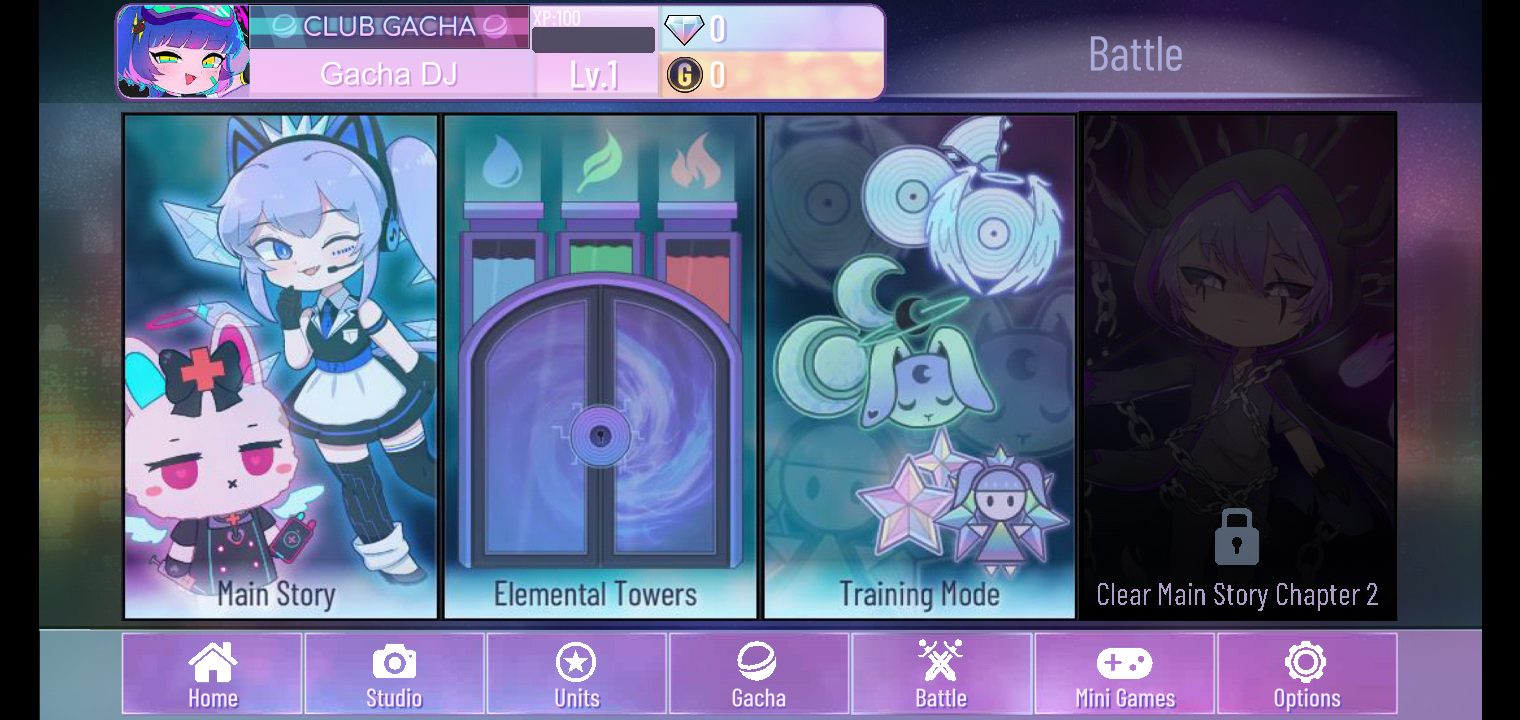Click the player avatar portrait
Viewport: 1520px width, 720px height.
[x=182, y=51]
